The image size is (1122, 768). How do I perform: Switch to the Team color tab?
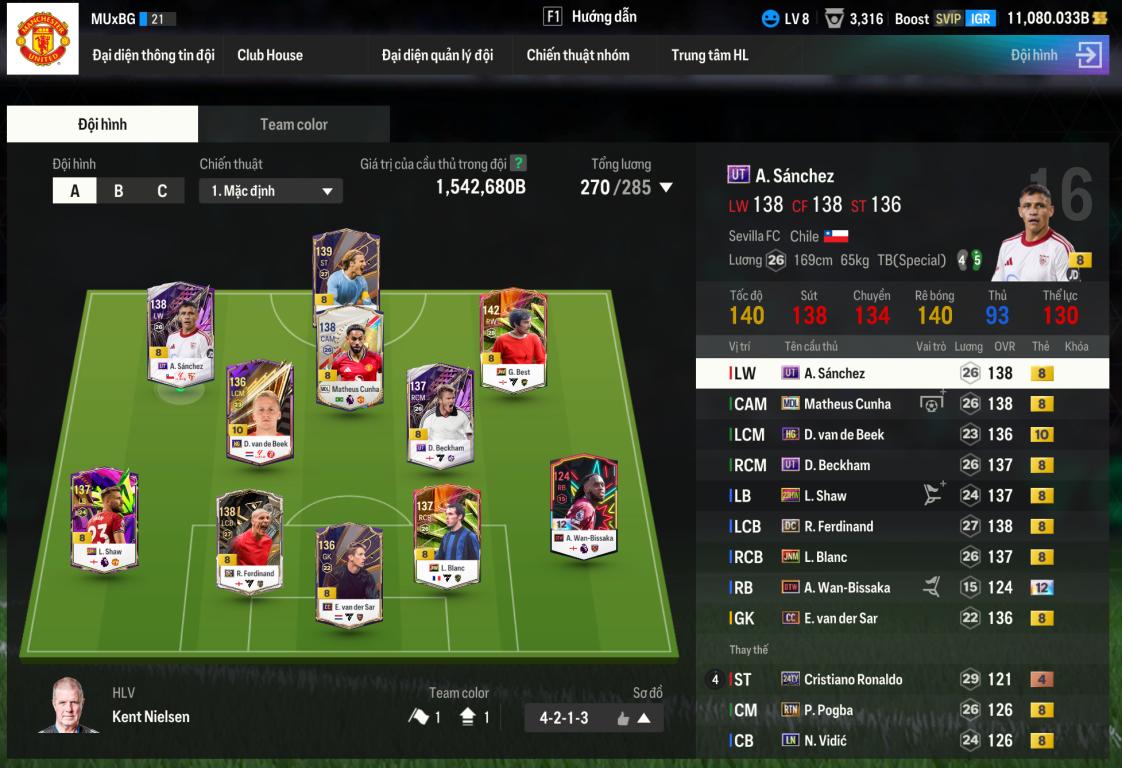[293, 124]
